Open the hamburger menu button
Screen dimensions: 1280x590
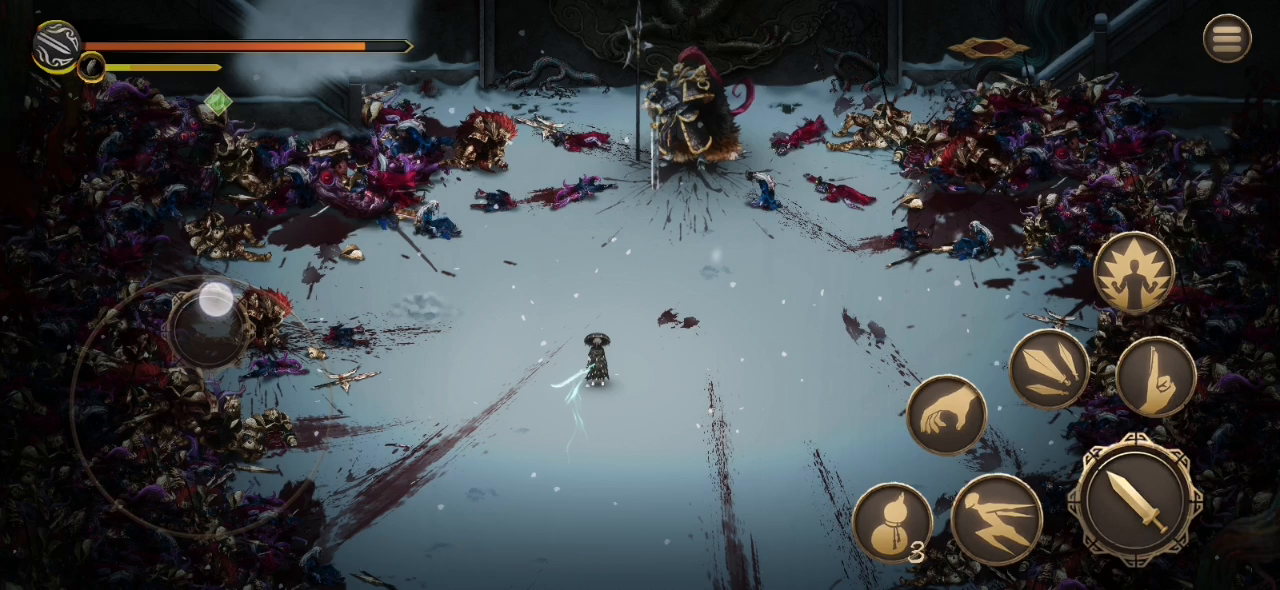1226,39
